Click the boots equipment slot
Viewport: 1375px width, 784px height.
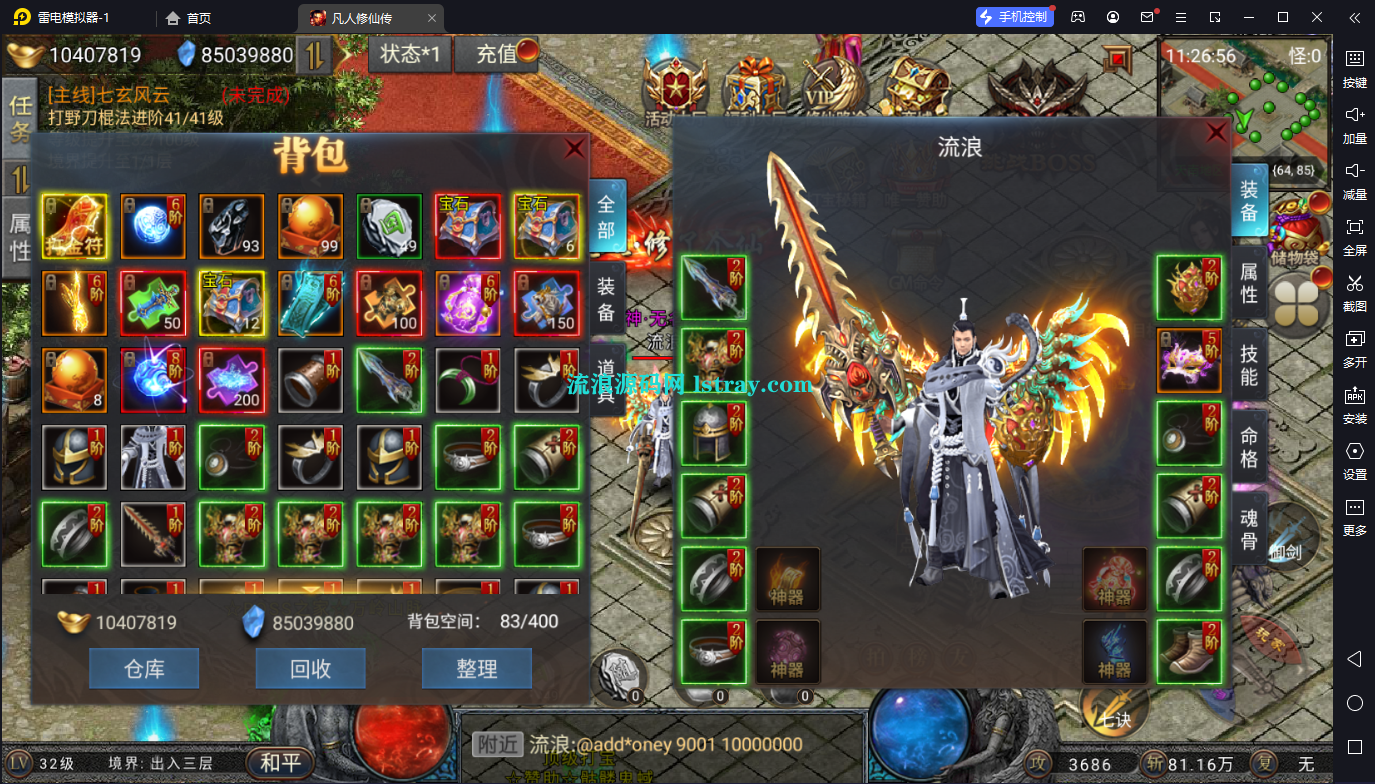[1189, 652]
